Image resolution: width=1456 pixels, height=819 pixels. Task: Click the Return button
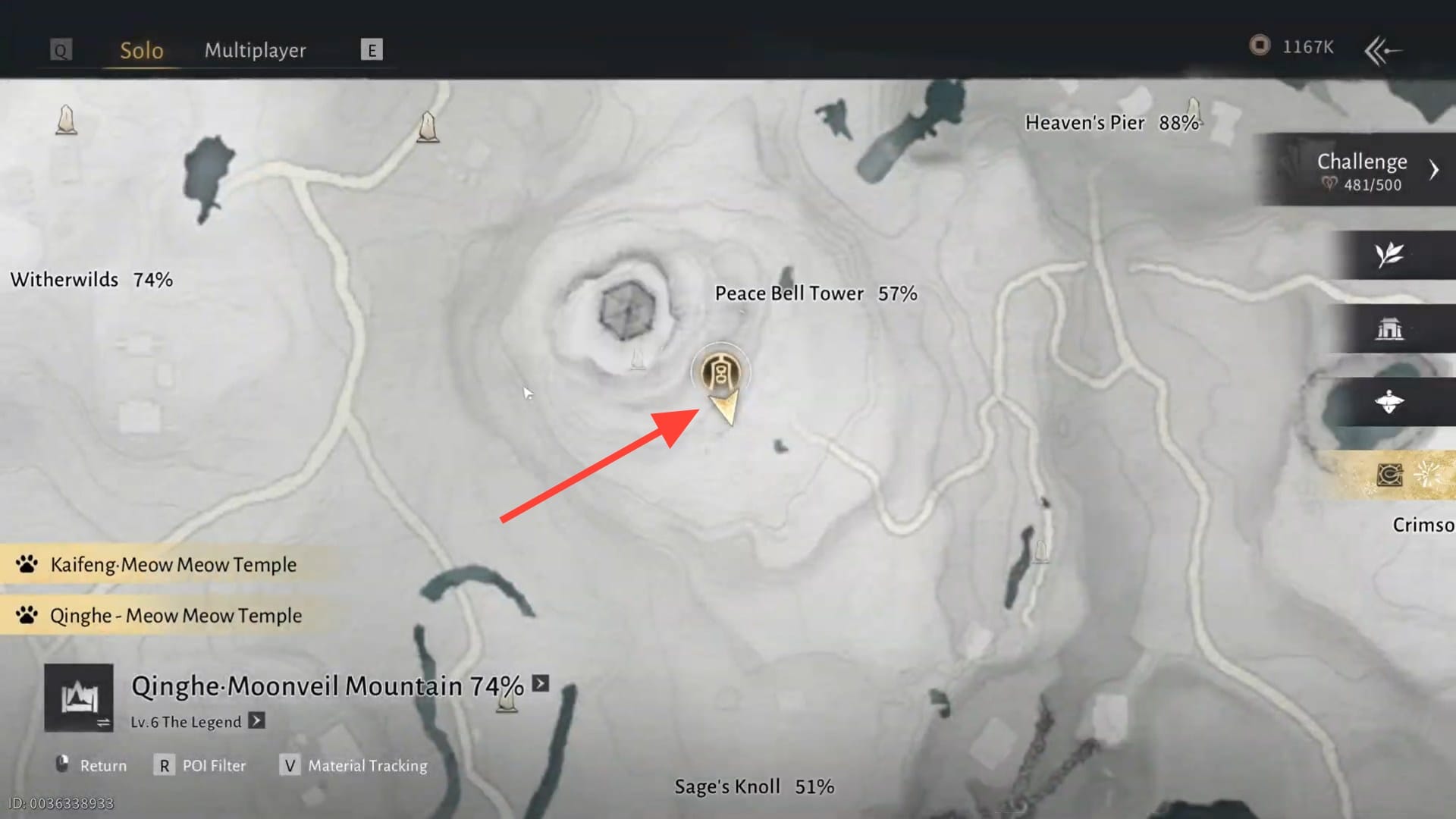click(92, 766)
